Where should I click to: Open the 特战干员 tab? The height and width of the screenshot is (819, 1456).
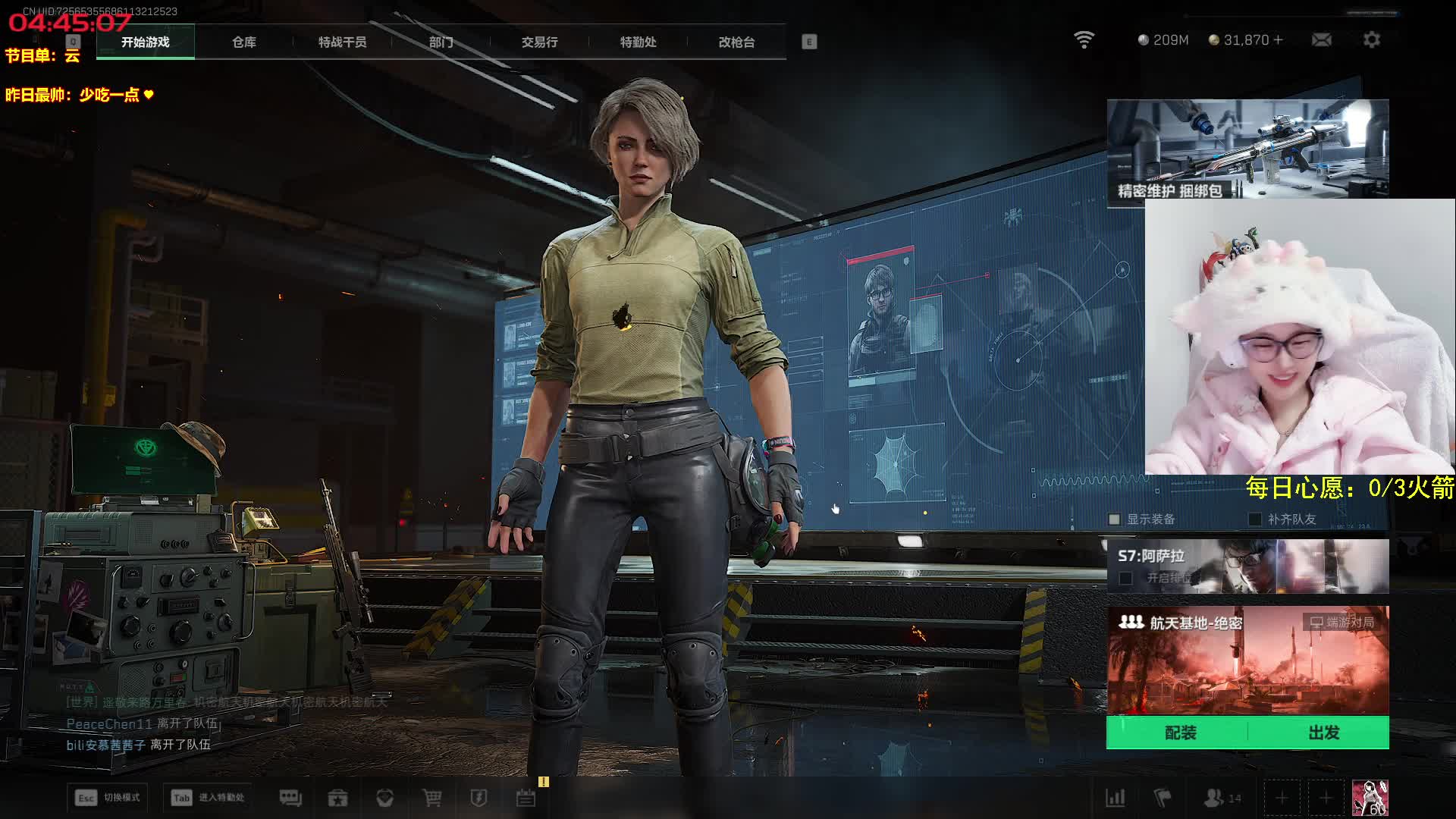(342, 42)
